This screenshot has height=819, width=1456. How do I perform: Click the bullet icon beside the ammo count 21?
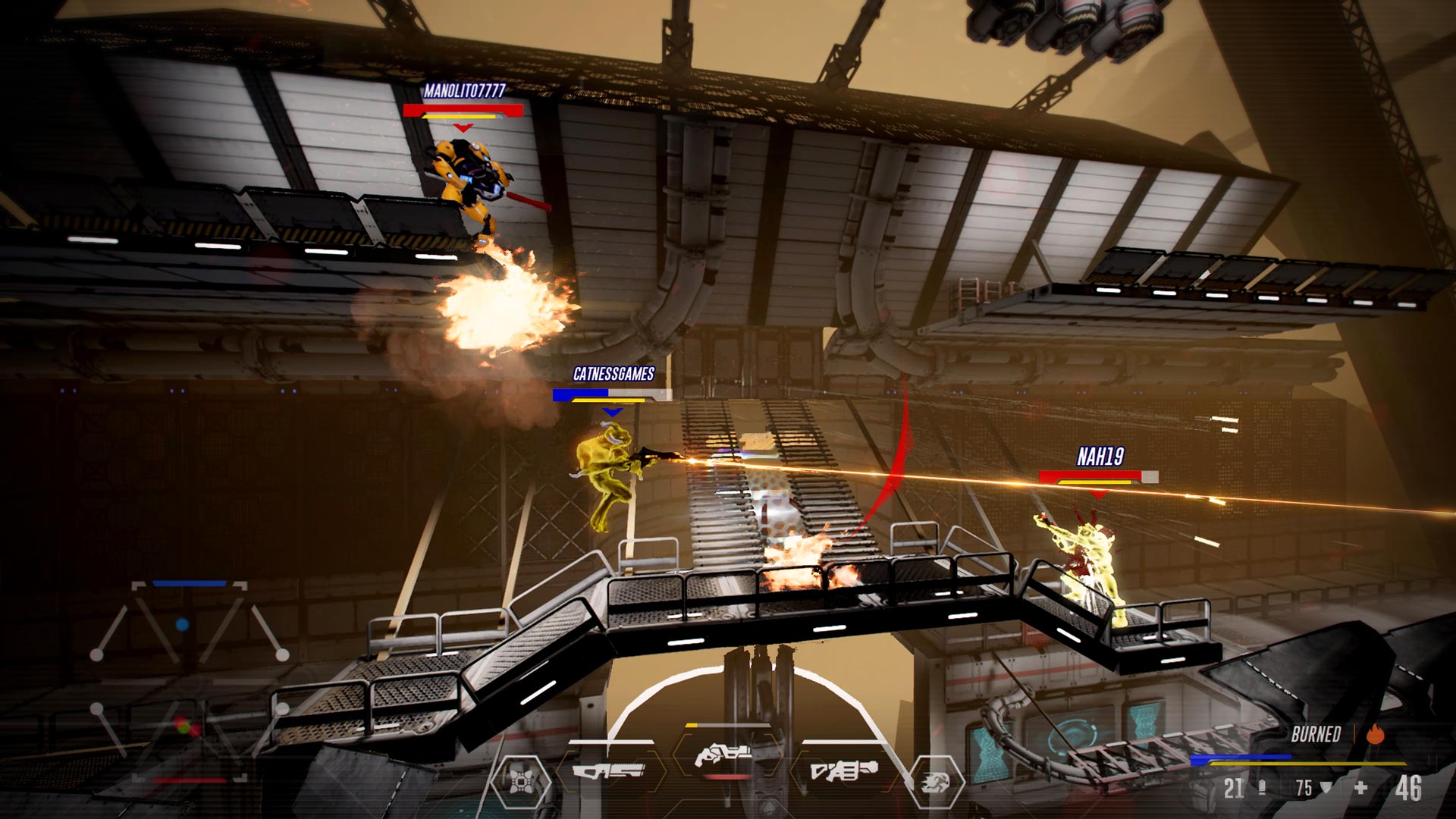(1263, 788)
